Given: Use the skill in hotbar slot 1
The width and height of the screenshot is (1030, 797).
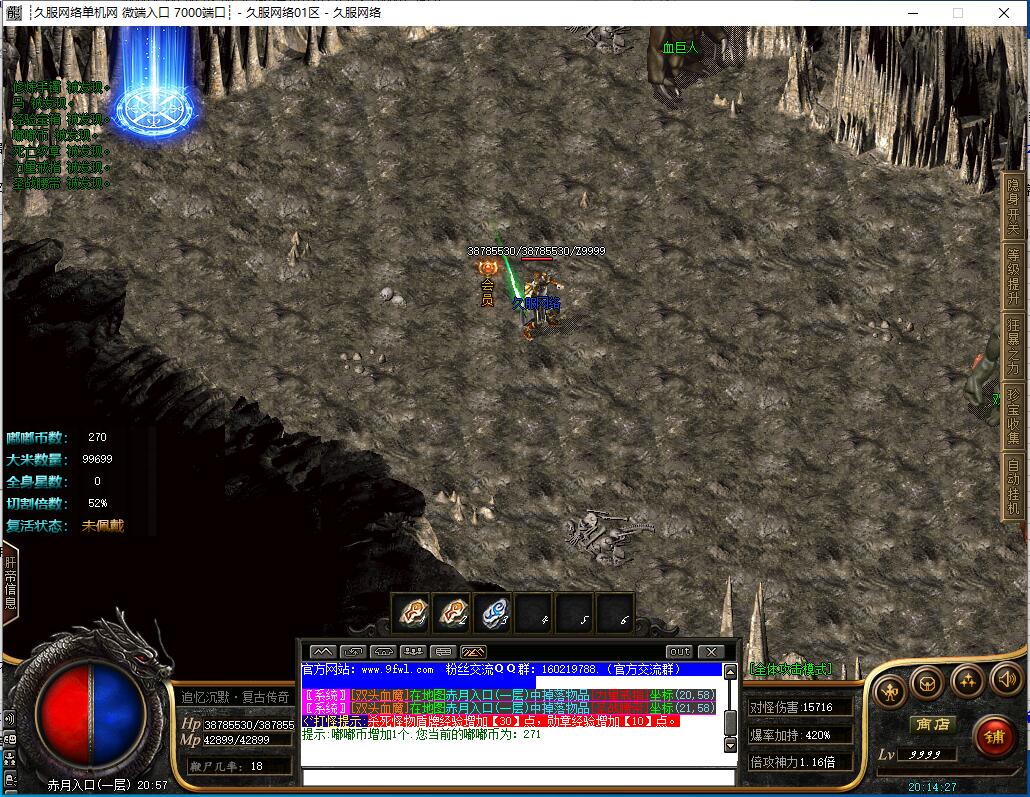Looking at the screenshot, I should pos(410,612).
